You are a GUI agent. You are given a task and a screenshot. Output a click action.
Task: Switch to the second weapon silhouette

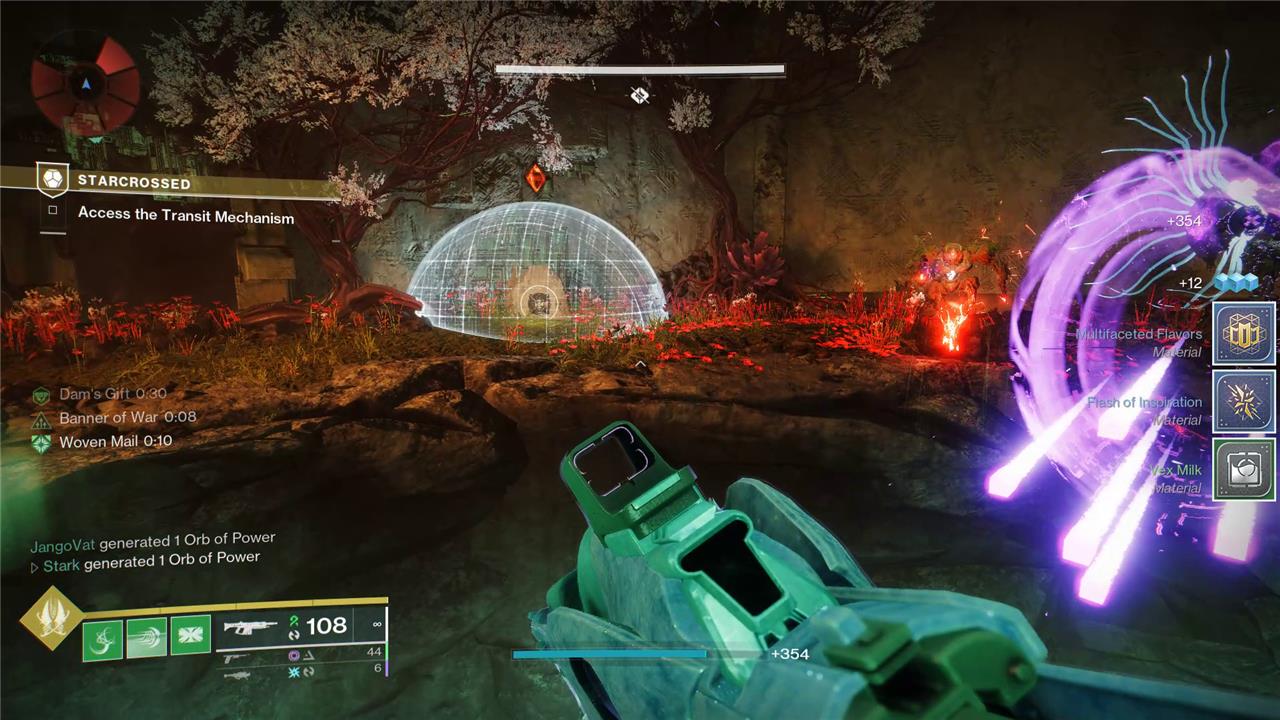click(237, 658)
